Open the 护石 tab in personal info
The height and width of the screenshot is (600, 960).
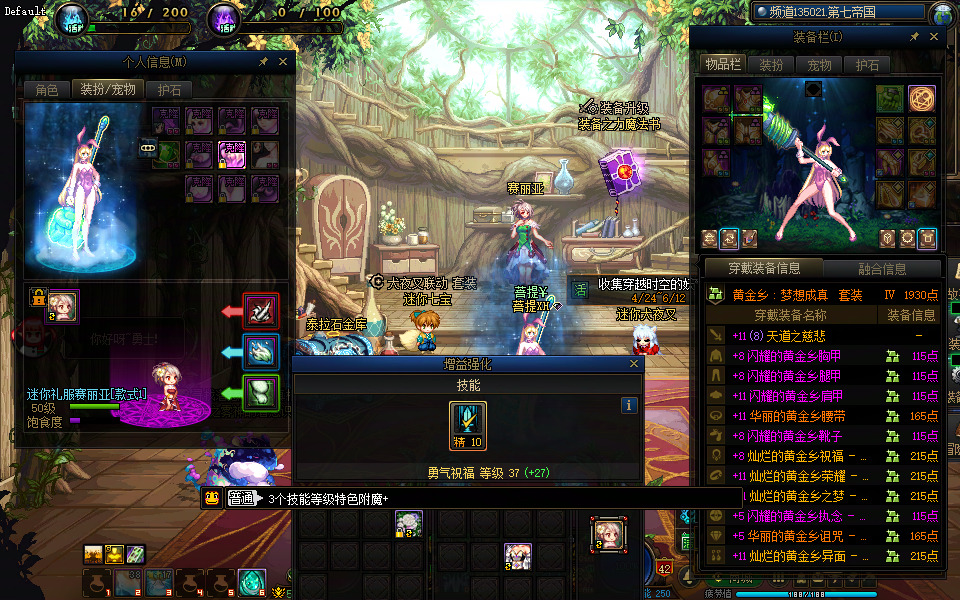click(170, 89)
